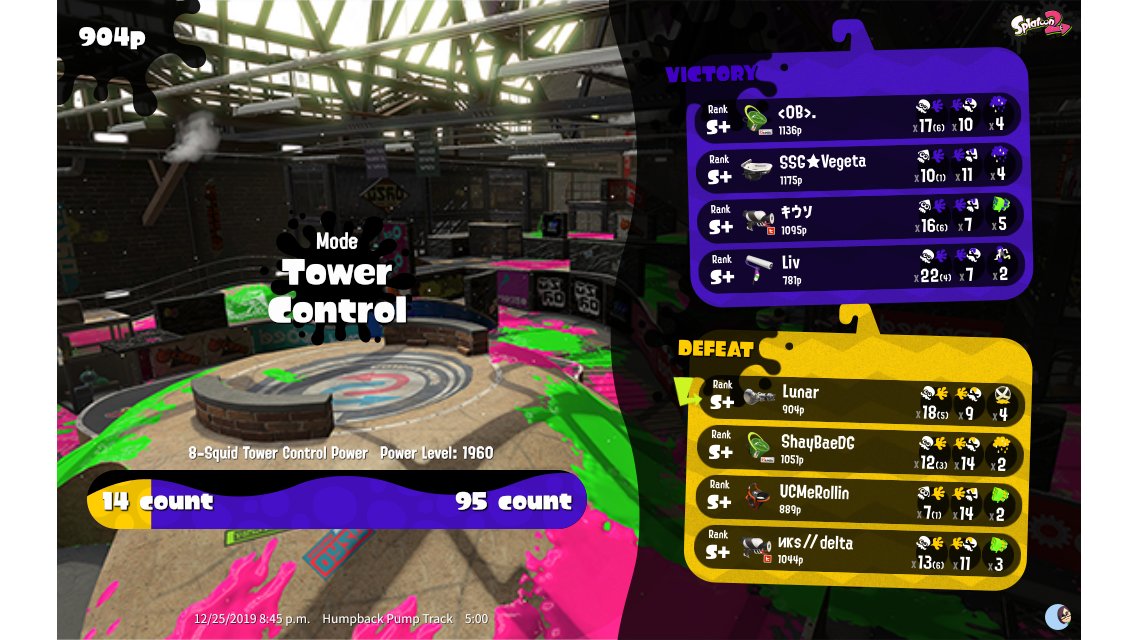Choose VCMeRollin's result row
The width and height of the screenshot is (1138, 640).
point(858,498)
